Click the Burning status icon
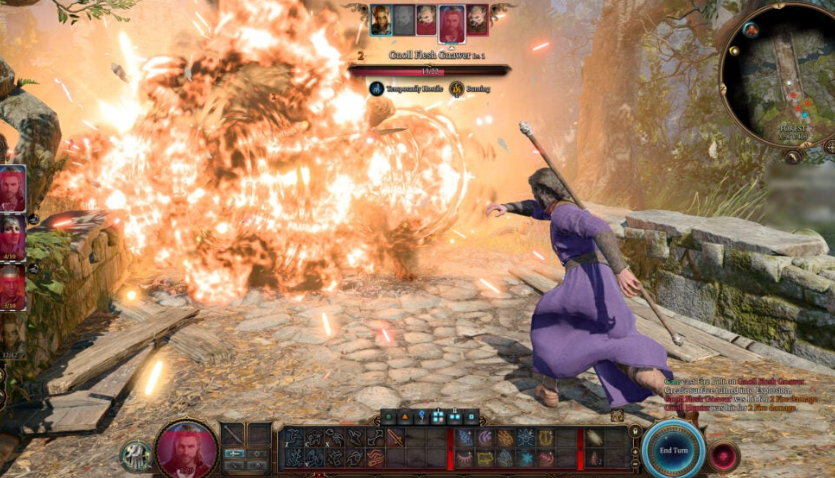The width and height of the screenshot is (835, 478). [456, 89]
